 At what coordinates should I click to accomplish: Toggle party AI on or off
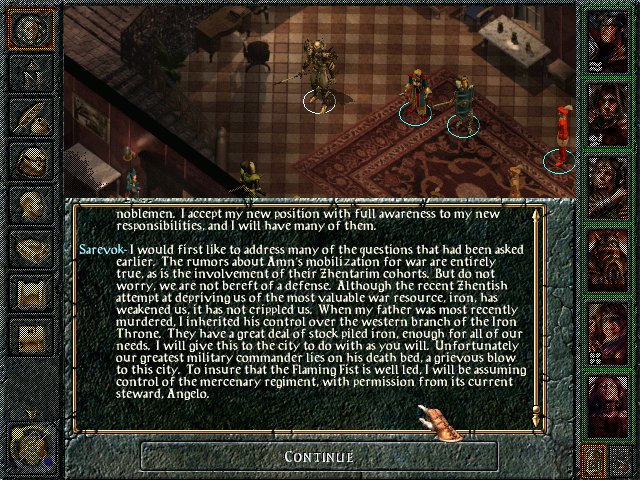pos(594,461)
